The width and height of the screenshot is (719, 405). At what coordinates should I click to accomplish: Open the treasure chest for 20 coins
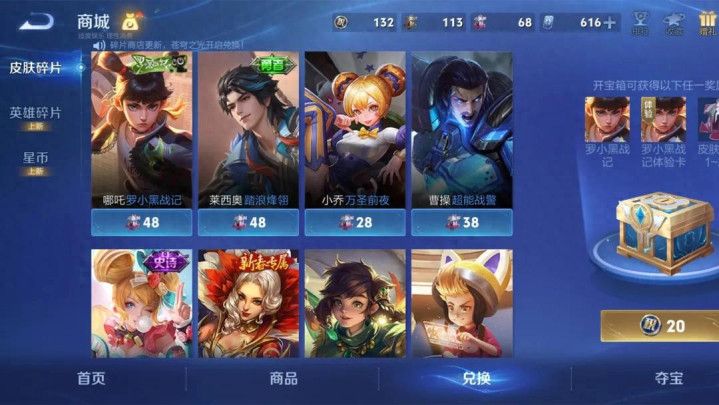click(662, 326)
